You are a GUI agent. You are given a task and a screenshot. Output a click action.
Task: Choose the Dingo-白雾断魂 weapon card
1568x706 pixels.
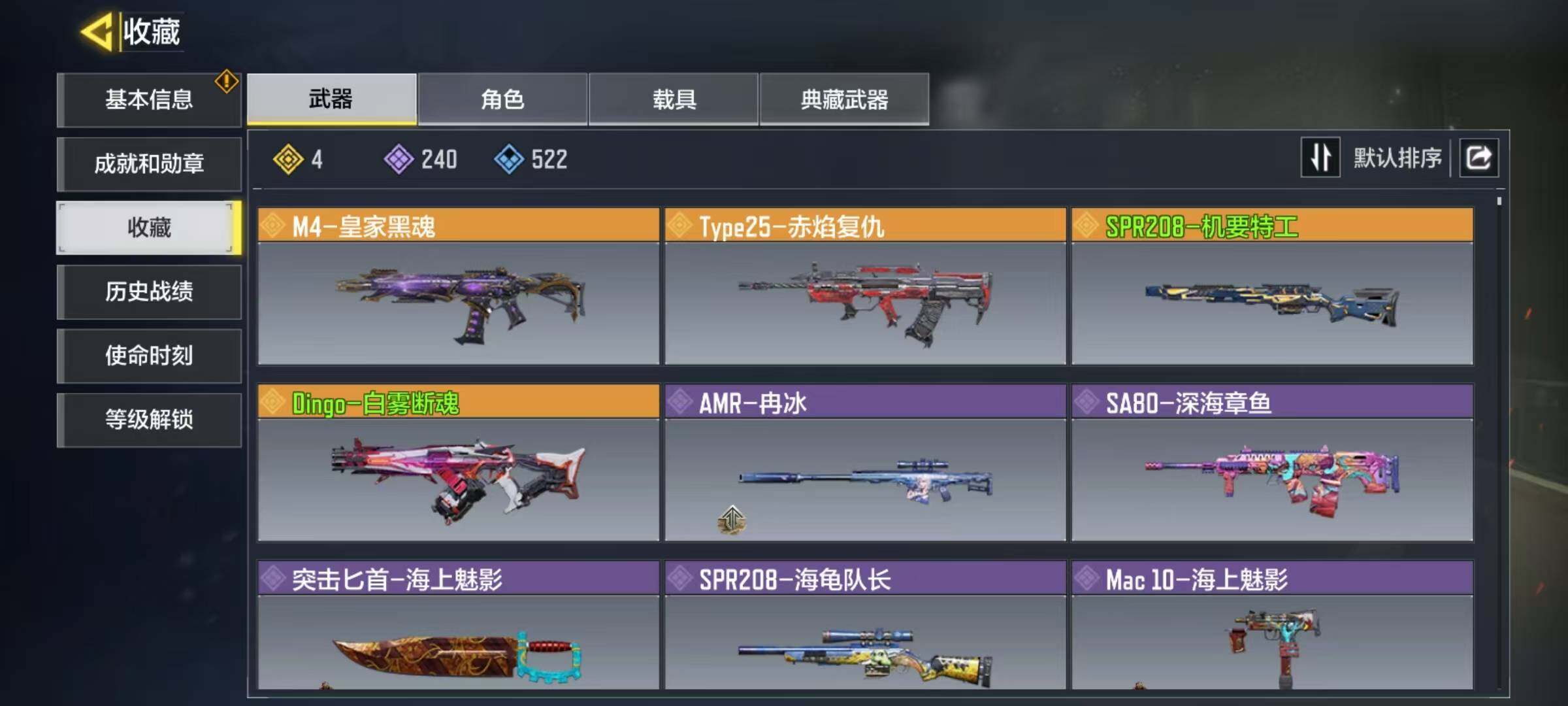tap(458, 463)
